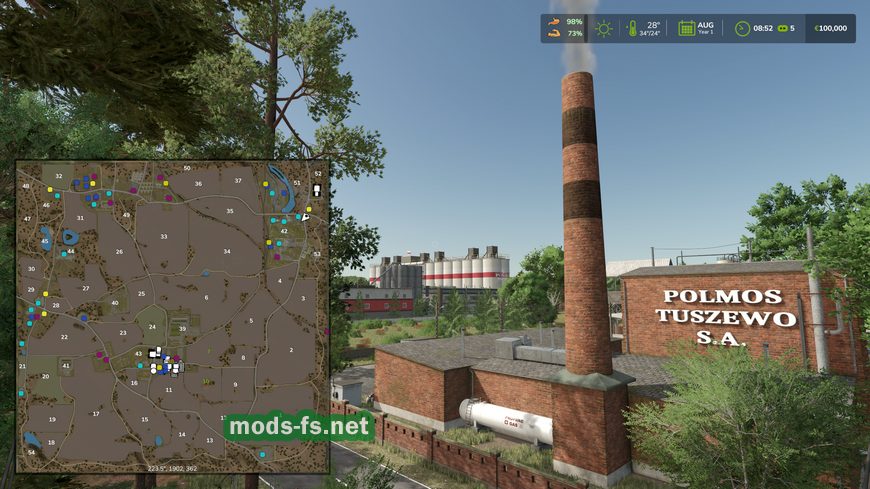Select field 33 on the minimap
Image resolution: width=870 pixels, height=489 pixels.
click(163, 237)
